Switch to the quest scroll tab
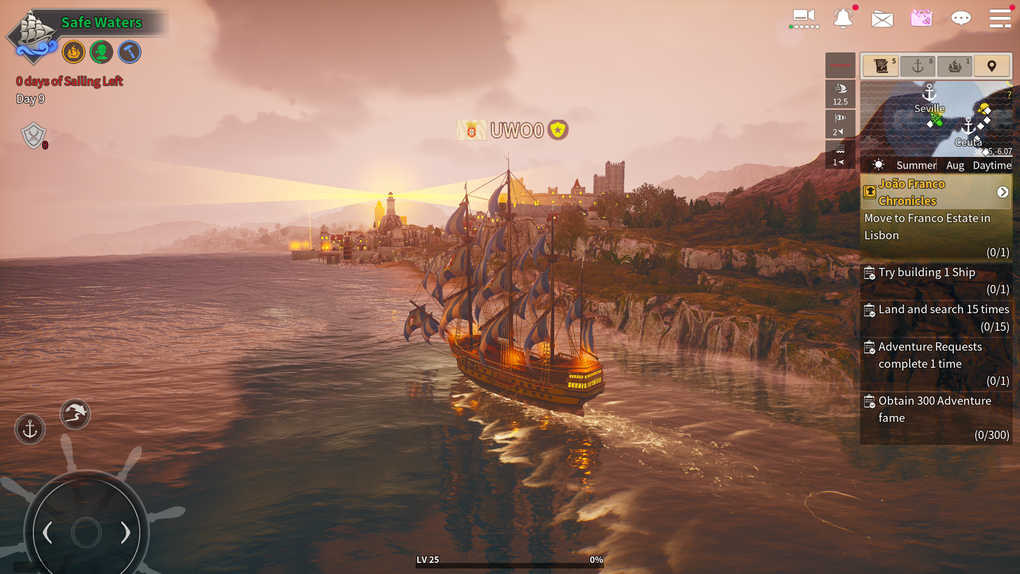This screenshot has height=574, width=1020. [x=881, y=66]
